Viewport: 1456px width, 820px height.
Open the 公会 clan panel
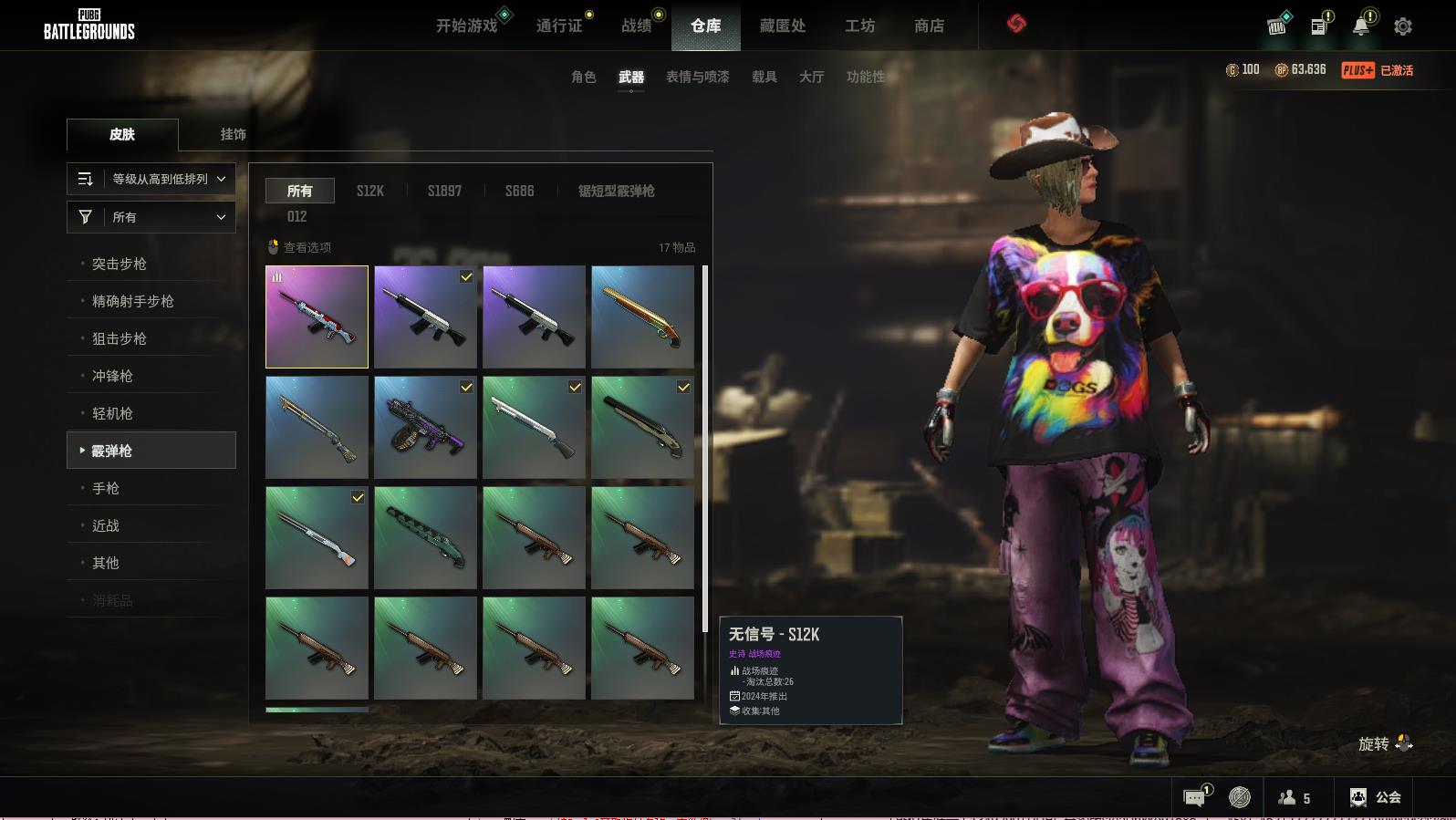pyautogui.click(x=1376, y=797)
